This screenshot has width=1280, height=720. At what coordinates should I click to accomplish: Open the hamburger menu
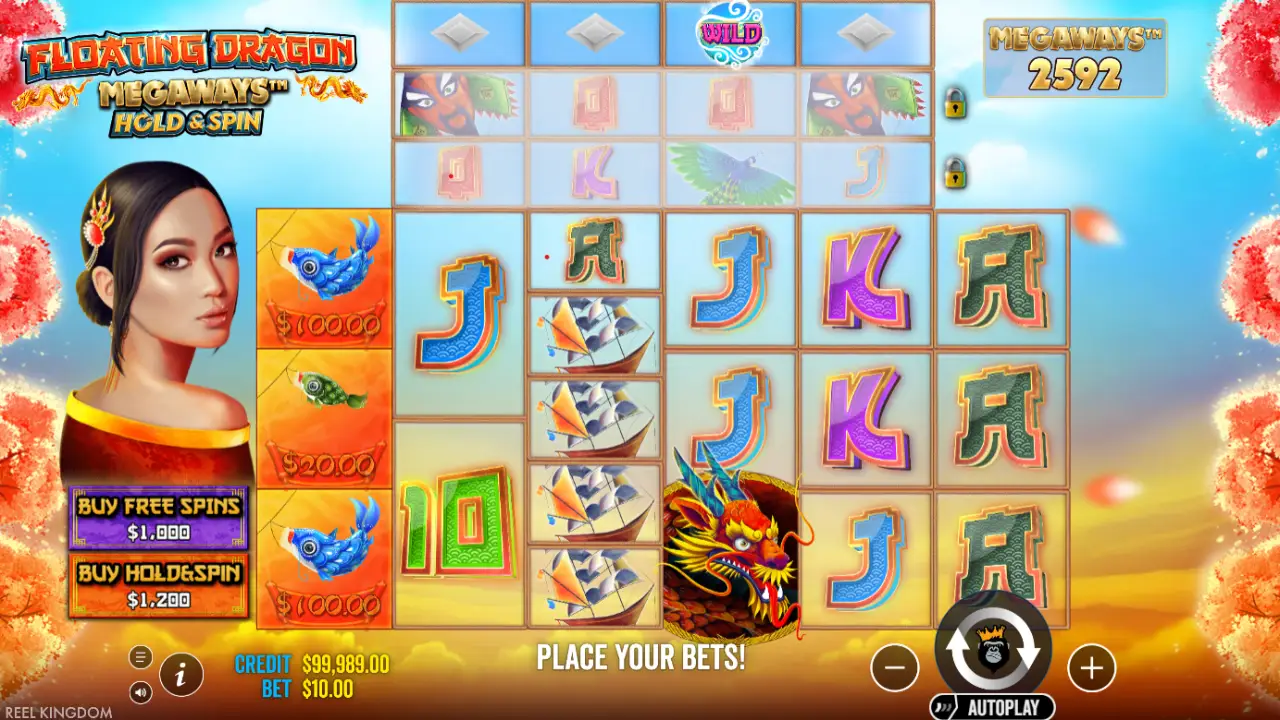coord(141,657)
